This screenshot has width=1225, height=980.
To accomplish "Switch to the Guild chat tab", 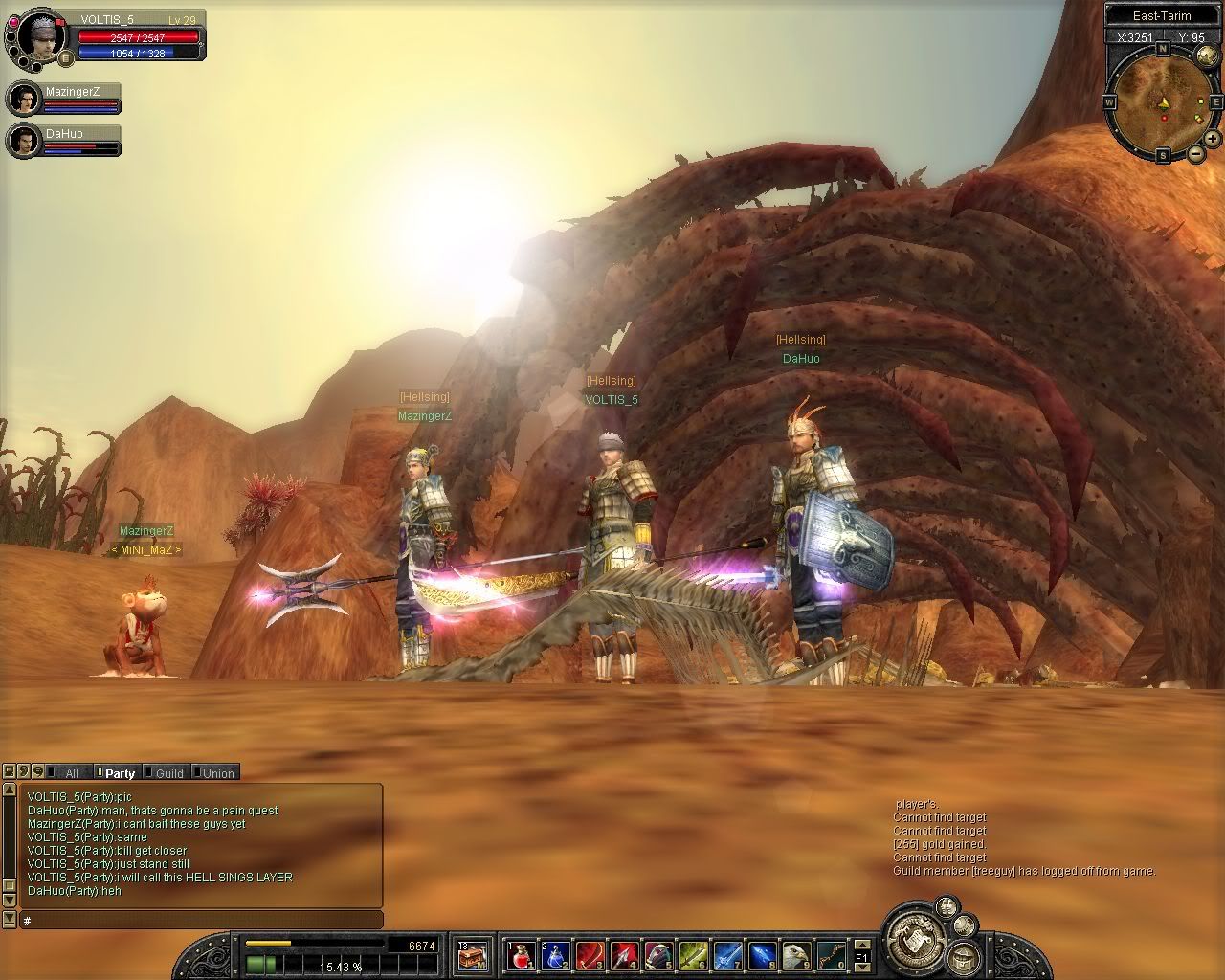I will pyautogui.click(x=169, y=773).
